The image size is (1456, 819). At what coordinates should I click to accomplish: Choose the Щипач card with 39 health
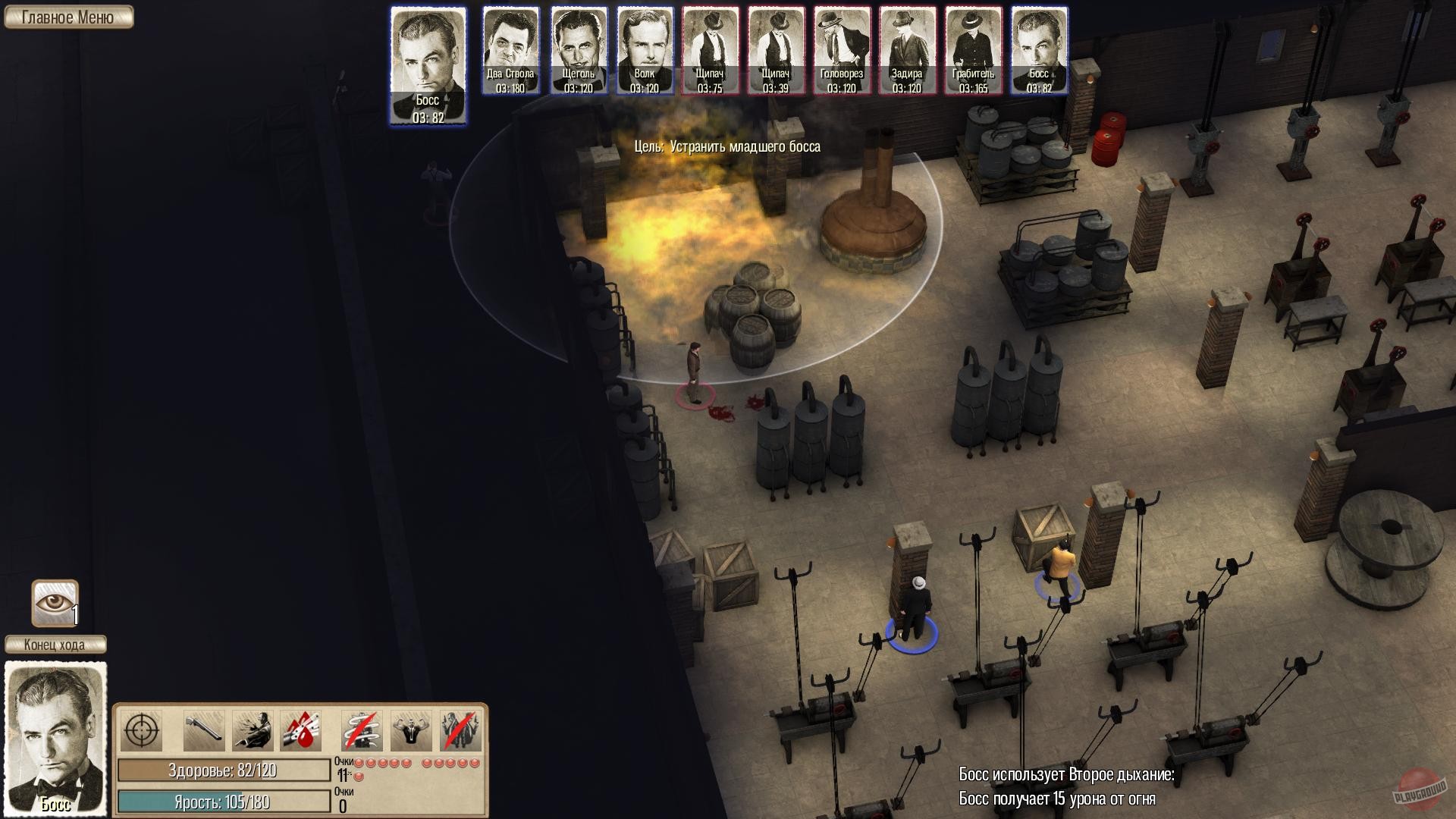click(x=776, y=51)
